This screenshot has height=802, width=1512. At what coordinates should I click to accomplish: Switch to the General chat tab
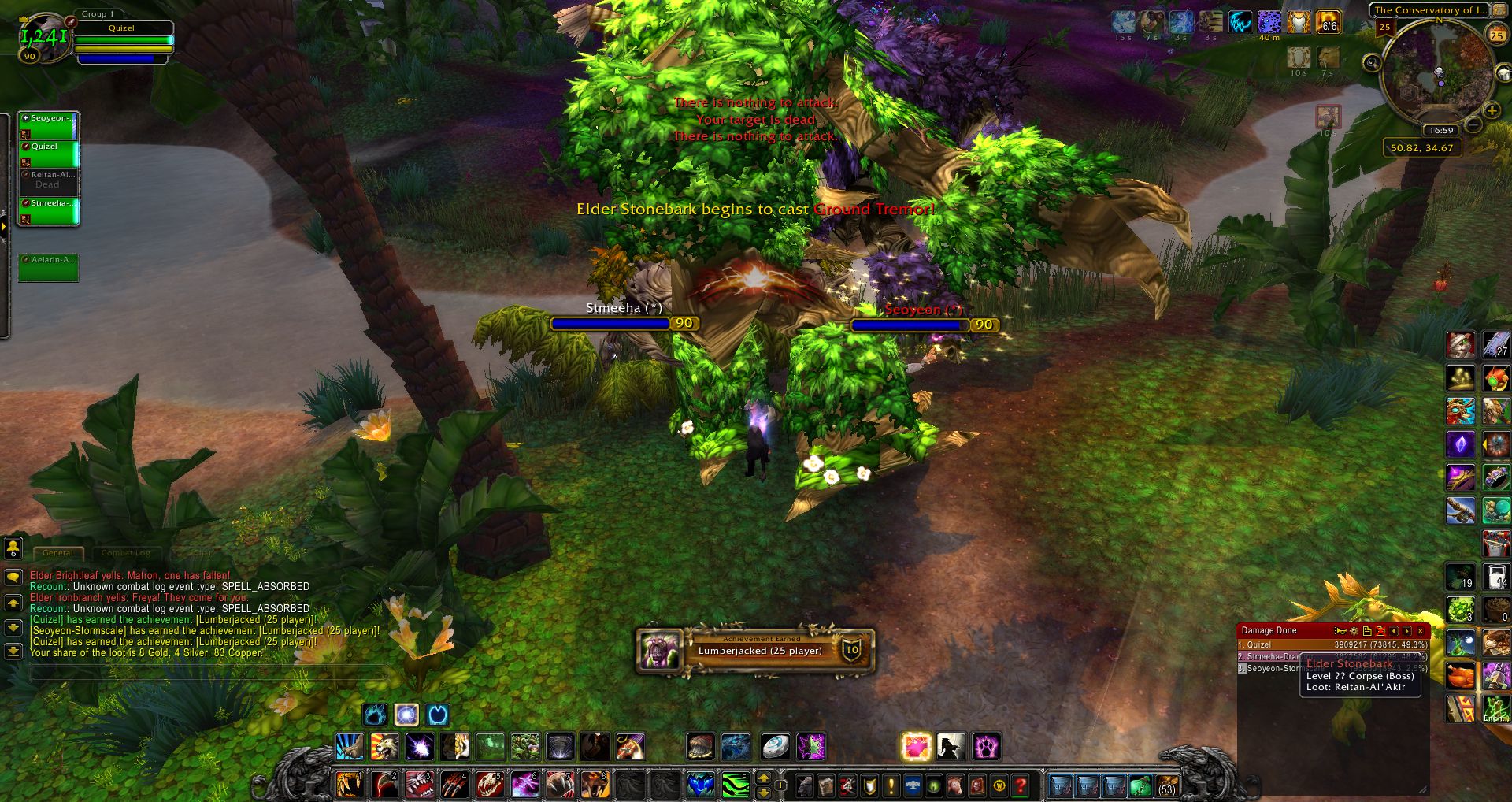coord(57,553)
